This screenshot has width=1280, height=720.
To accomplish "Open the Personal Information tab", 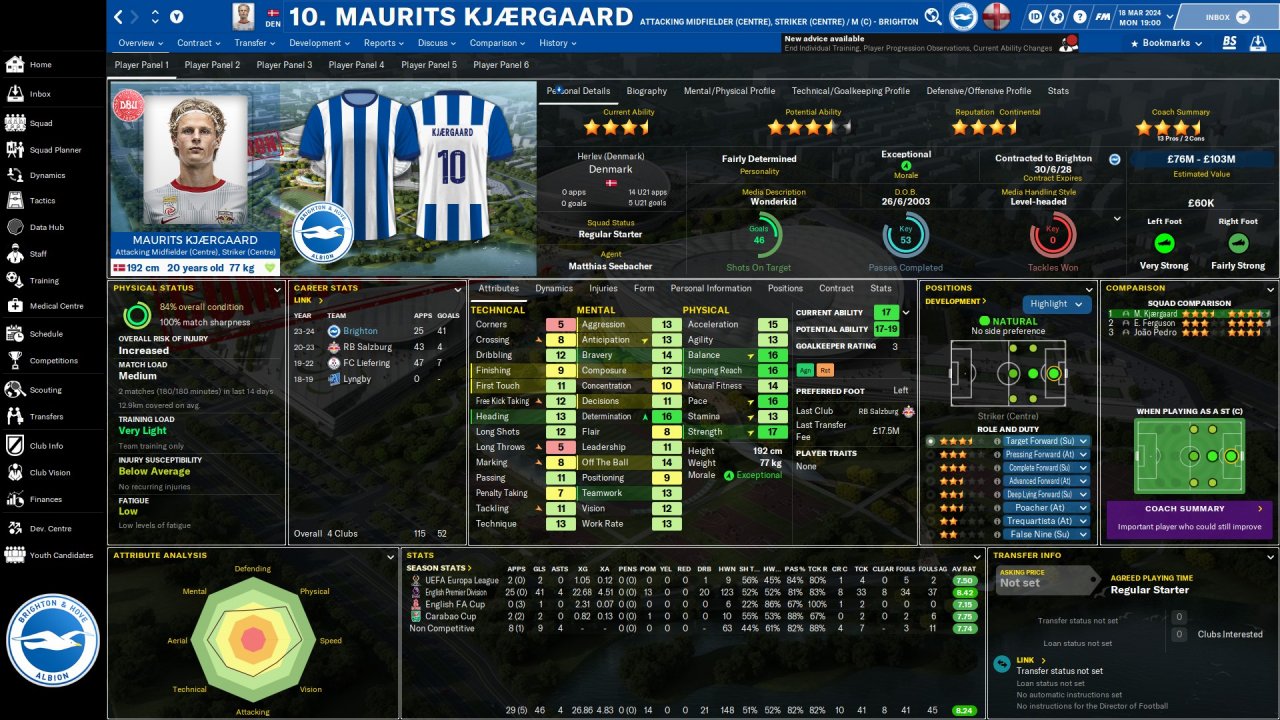I will tap(710, 288).
